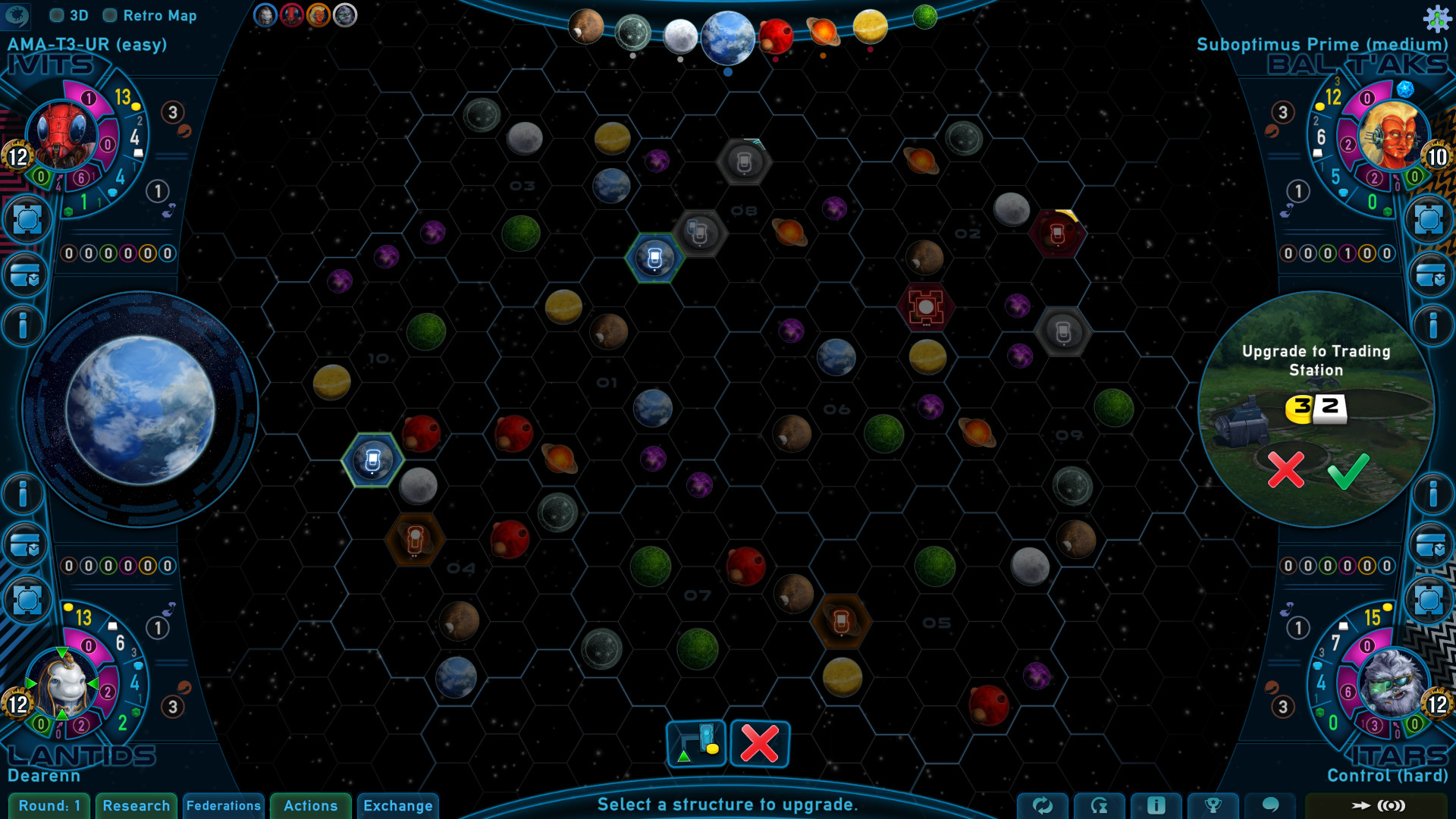
Task: Switch to the Research tab
Action: (x=136, y=806)
